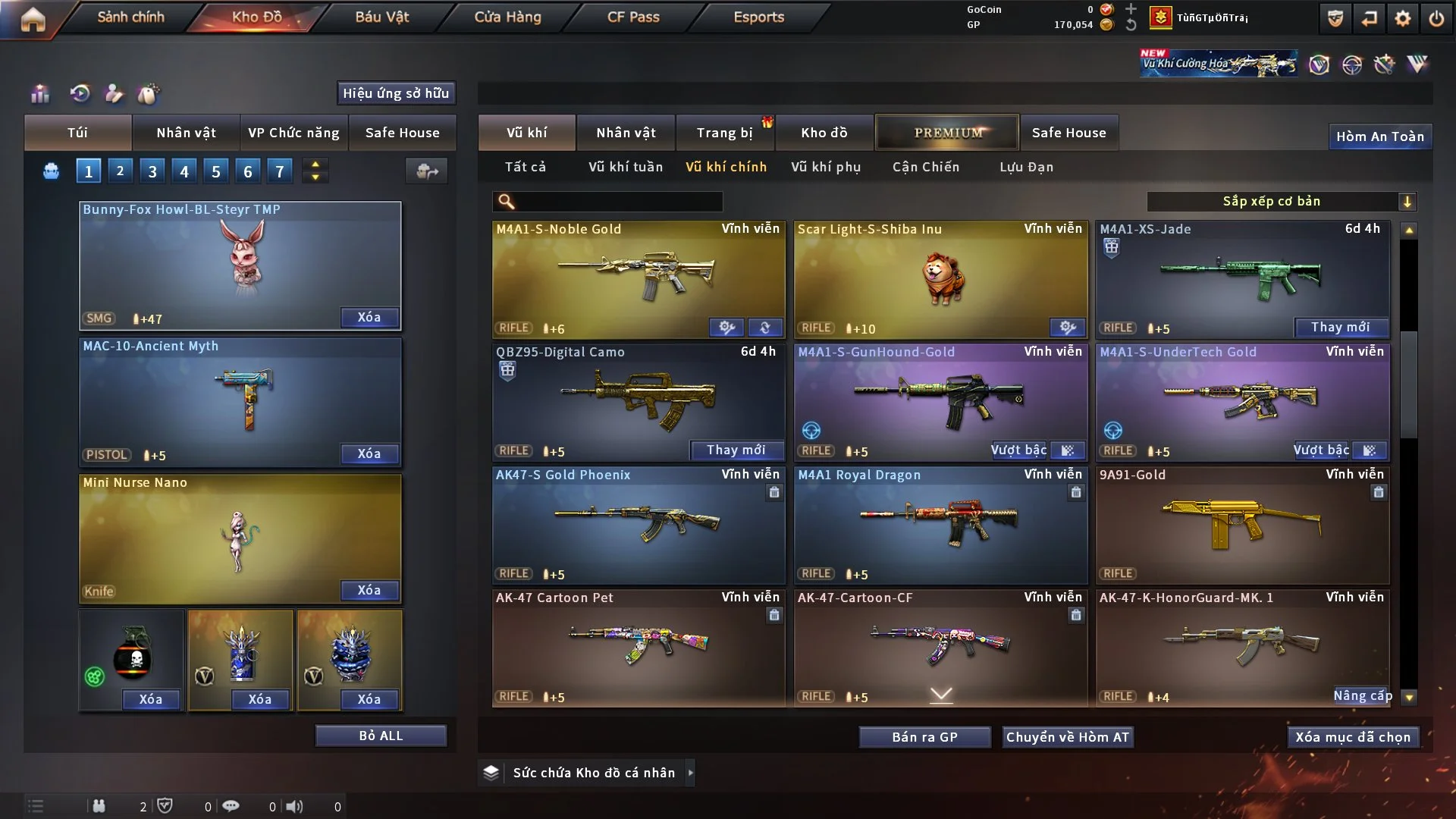Open the settings gear icon

click(x=1402, y=18)
